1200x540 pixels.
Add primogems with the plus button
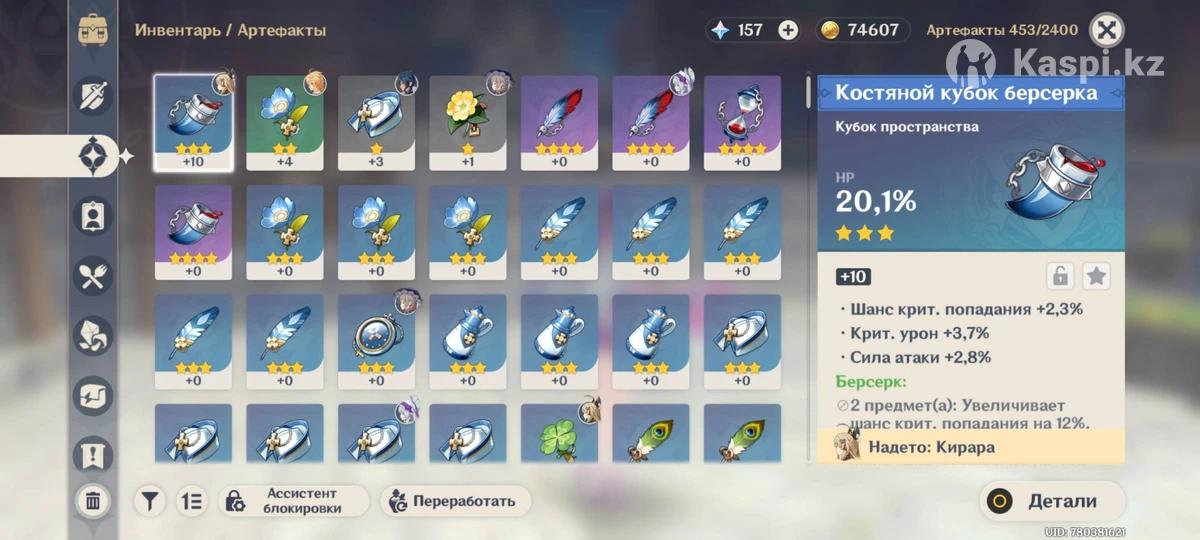click(x=788, y=30)
